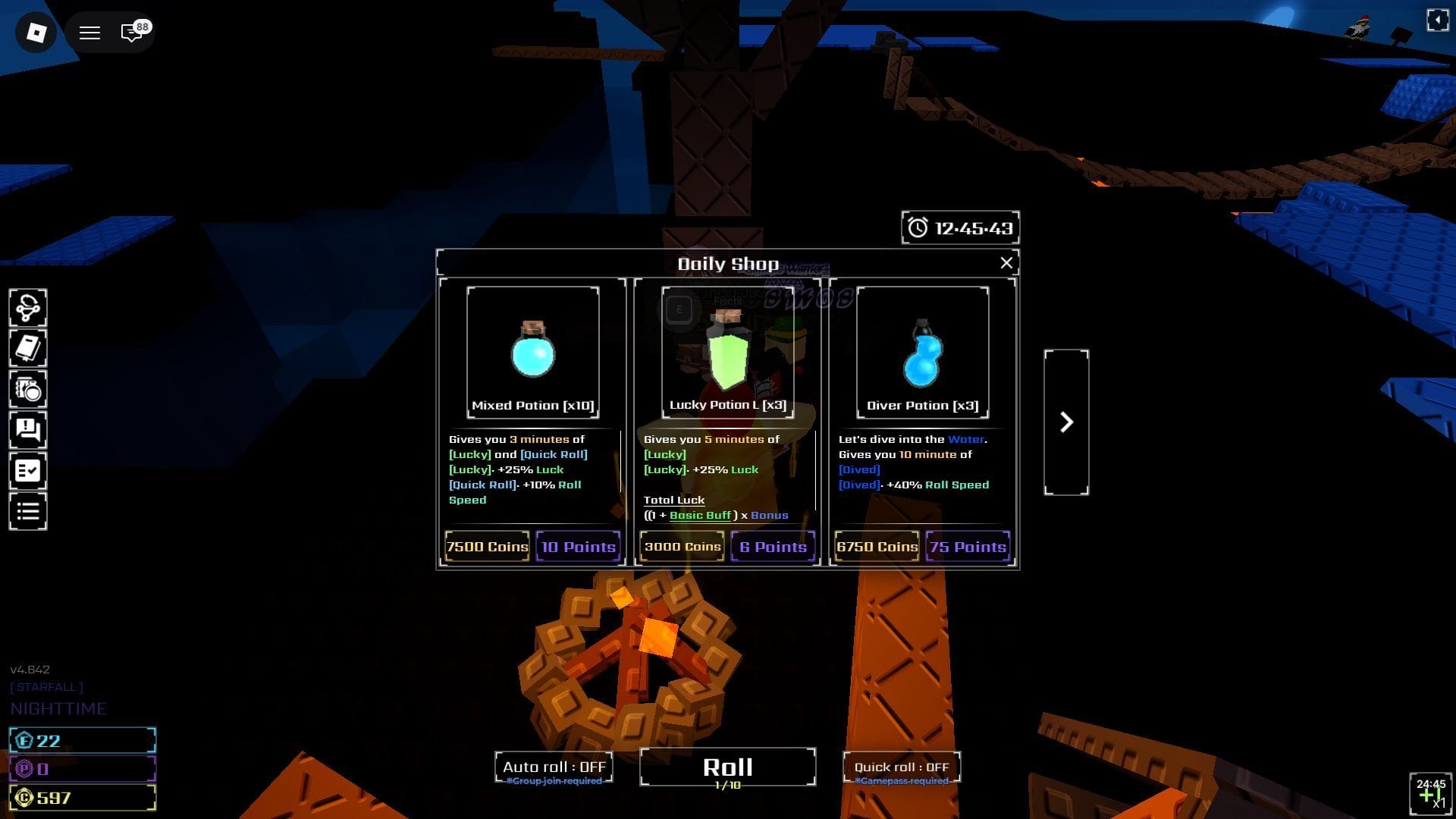The width and height of the screenshot is (1456, 819).
Task: Open the speech bubble alert icon
Action: coord(28,431)
